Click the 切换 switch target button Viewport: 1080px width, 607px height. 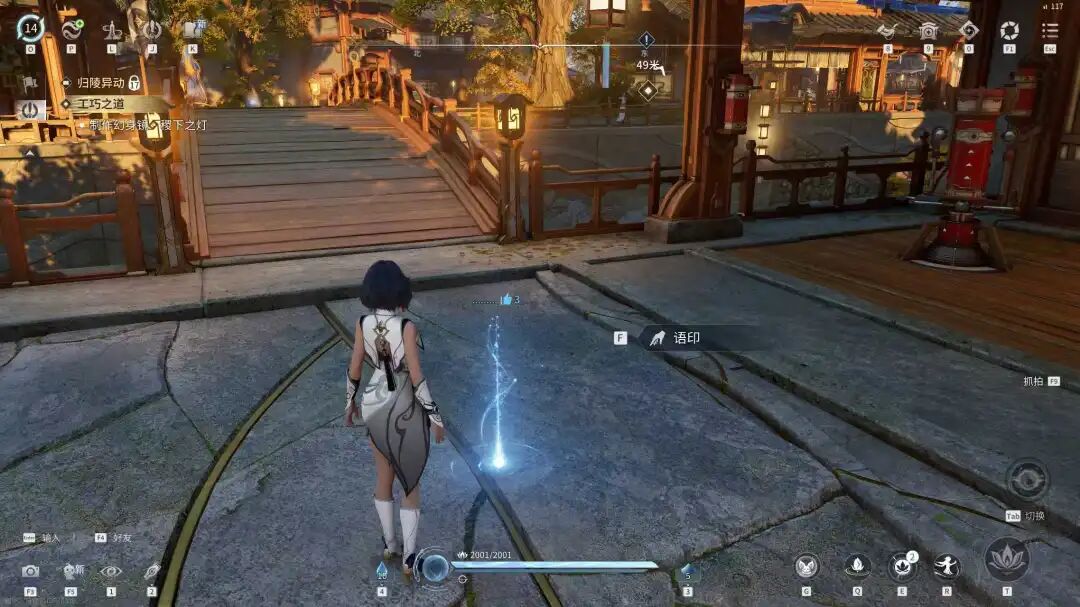[x=1027, y=481]
